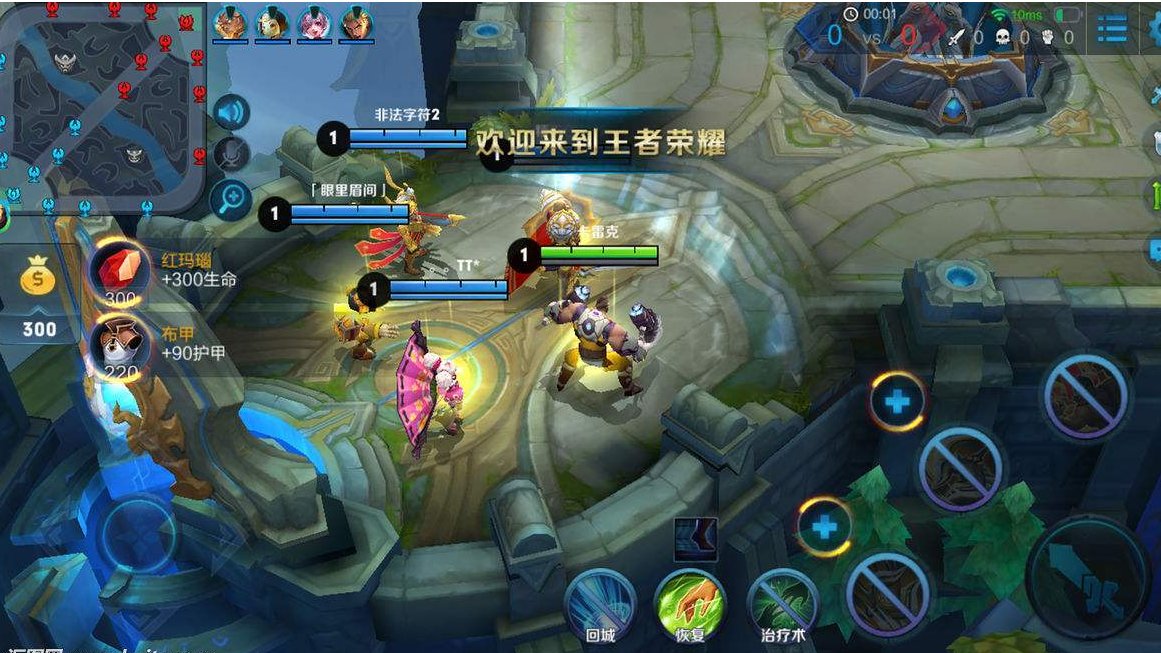Toggle the microphone voice chat button
Image resolution: width=1161 pixels, height=653 pixels.
tap(231, 155)
